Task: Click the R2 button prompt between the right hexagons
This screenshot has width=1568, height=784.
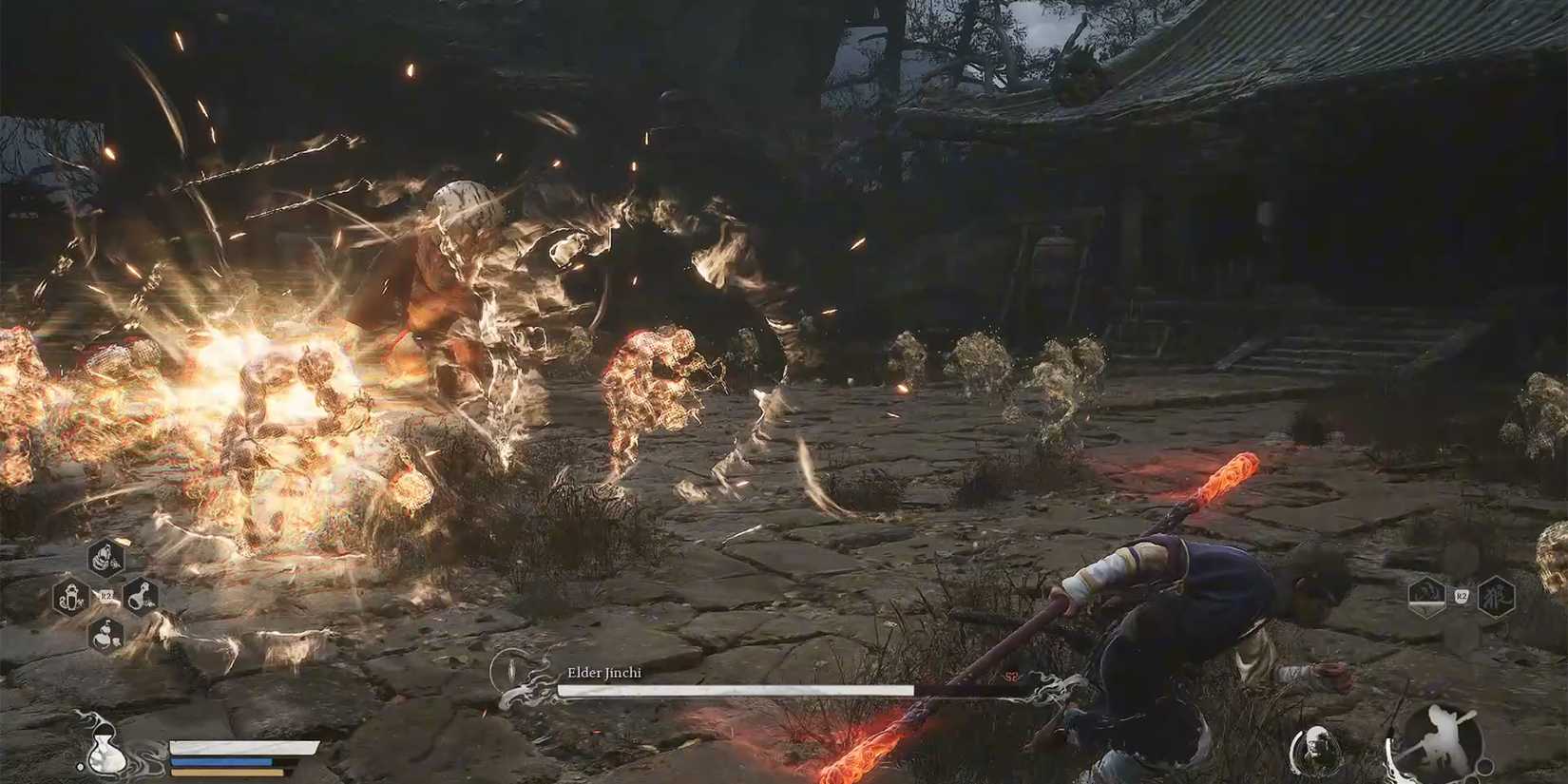Action: (1461, 596)
